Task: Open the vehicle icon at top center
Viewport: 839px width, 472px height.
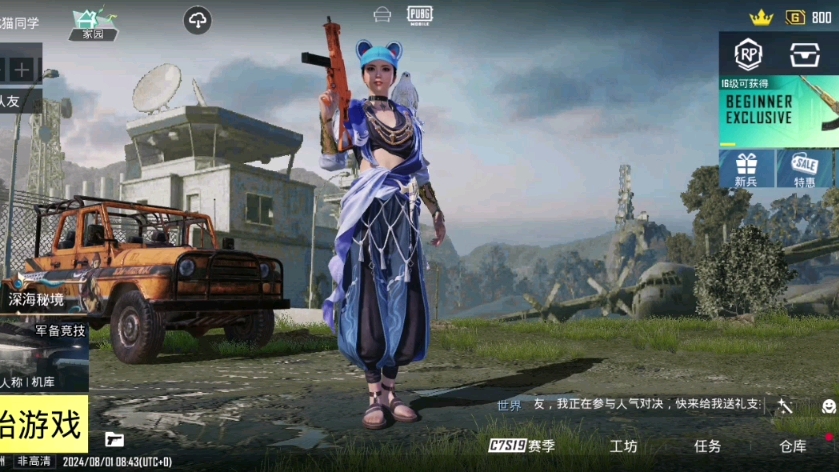Action: tap(382, 14)
